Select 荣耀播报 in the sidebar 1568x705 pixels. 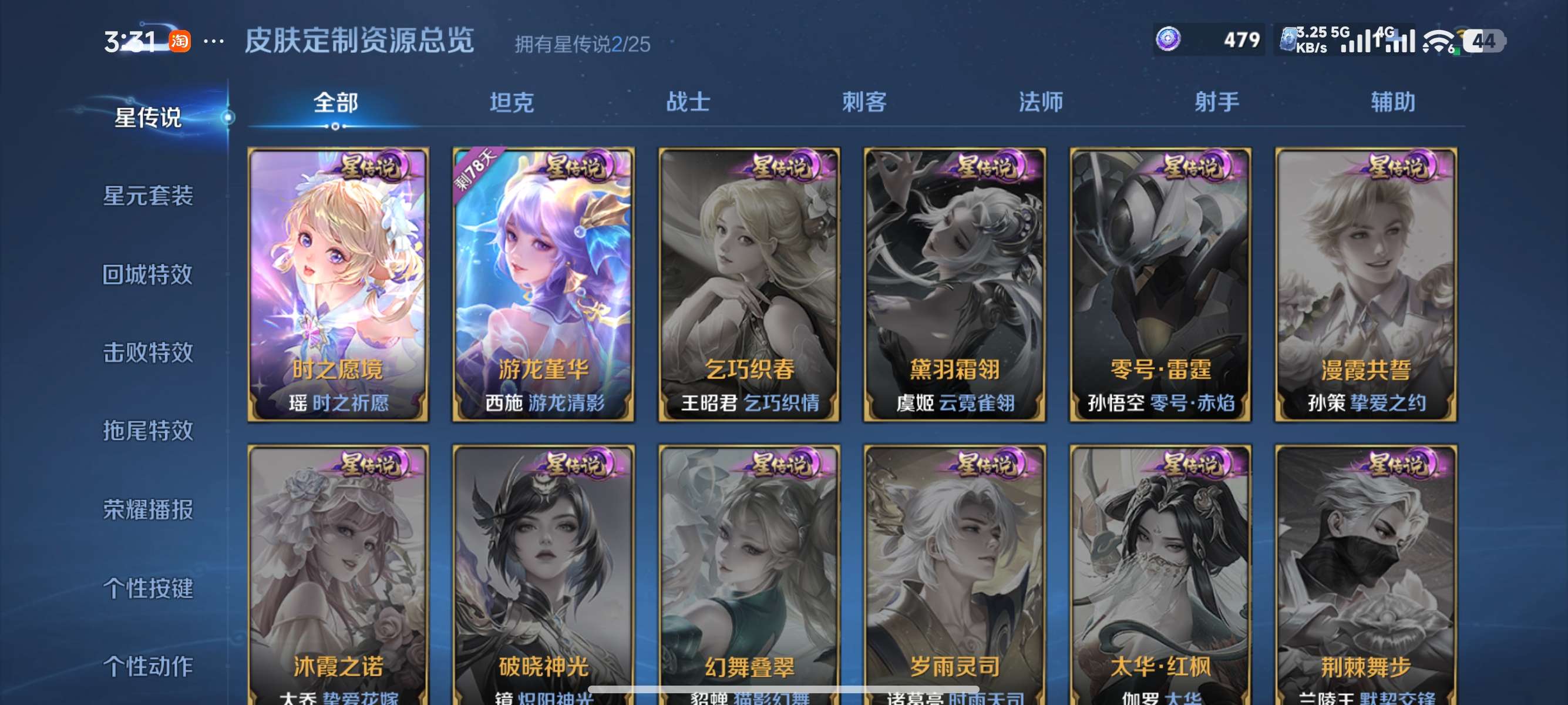(148, 511)
